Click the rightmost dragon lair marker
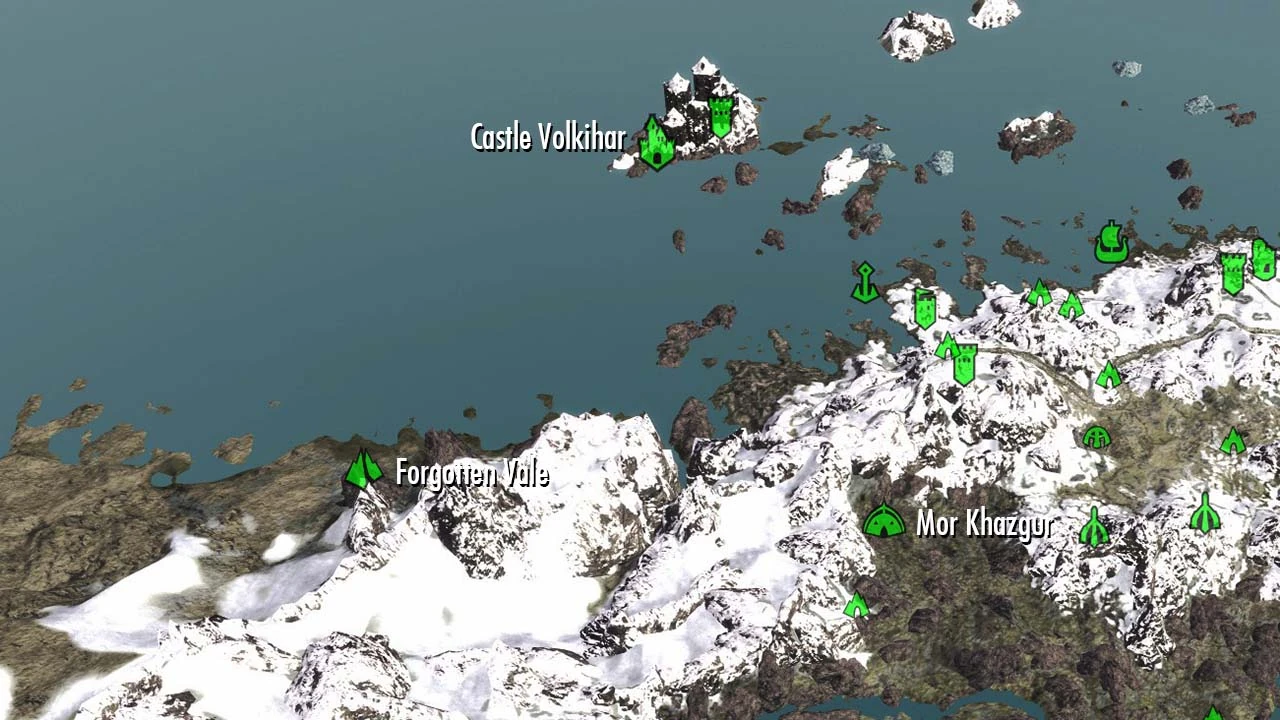The height and width of the screenshot is (720, 1280). coord(1205,512)
